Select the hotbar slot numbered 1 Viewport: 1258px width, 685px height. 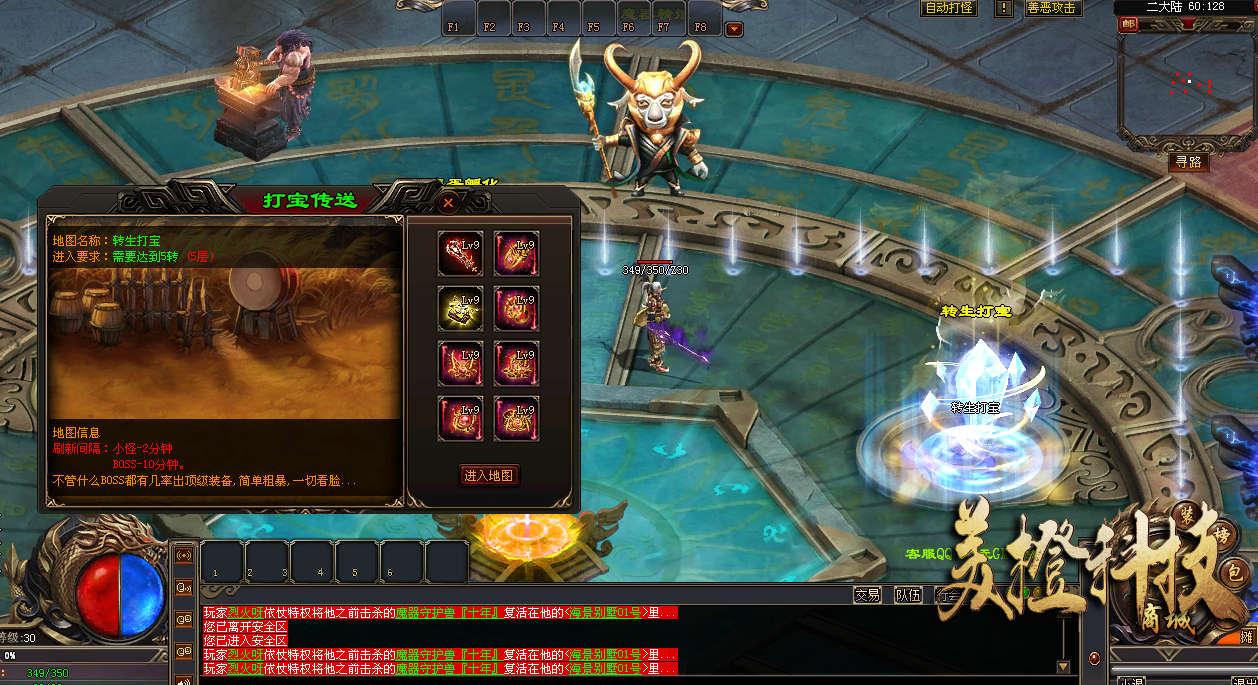point(221,562)
